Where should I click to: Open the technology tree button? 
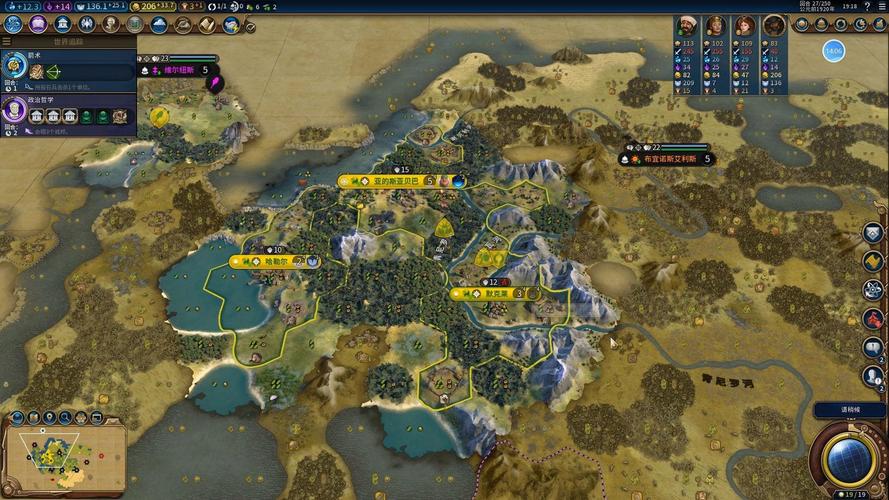tap(13, 25)
